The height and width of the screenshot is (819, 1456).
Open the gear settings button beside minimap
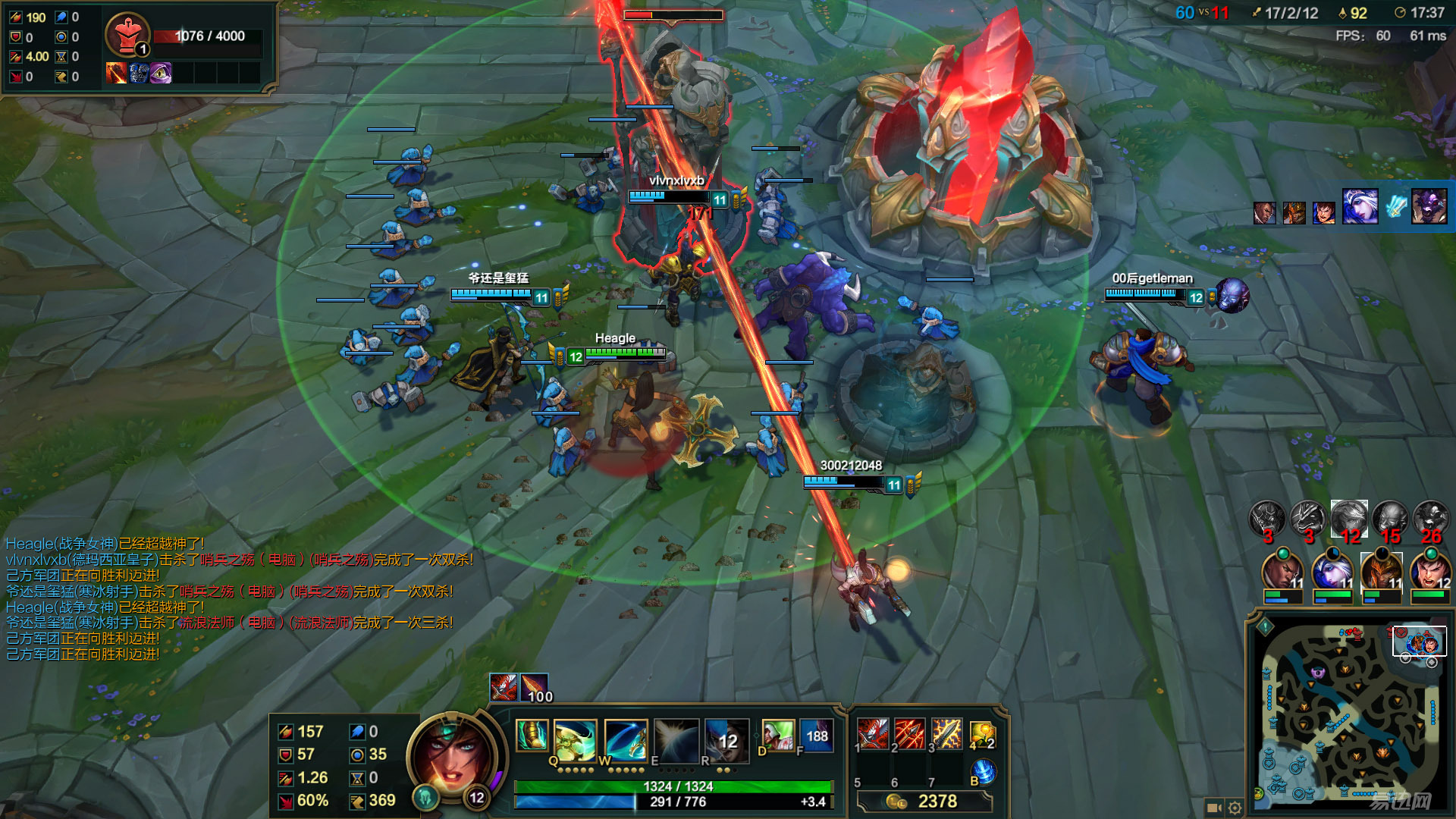click(1235, 808)
